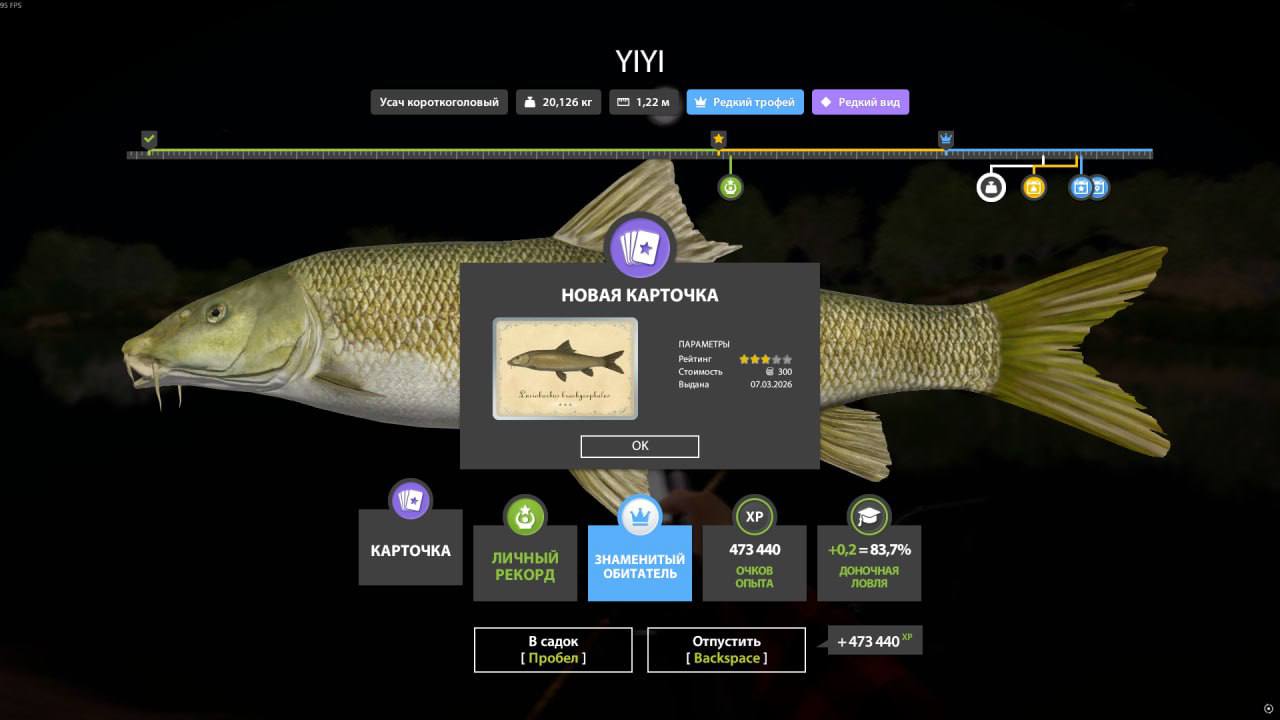Image resolution: width=1280 pixels, height=720 pixels.
Task: Click the Редкий трофей badge
Action: (x=745, y=102)
